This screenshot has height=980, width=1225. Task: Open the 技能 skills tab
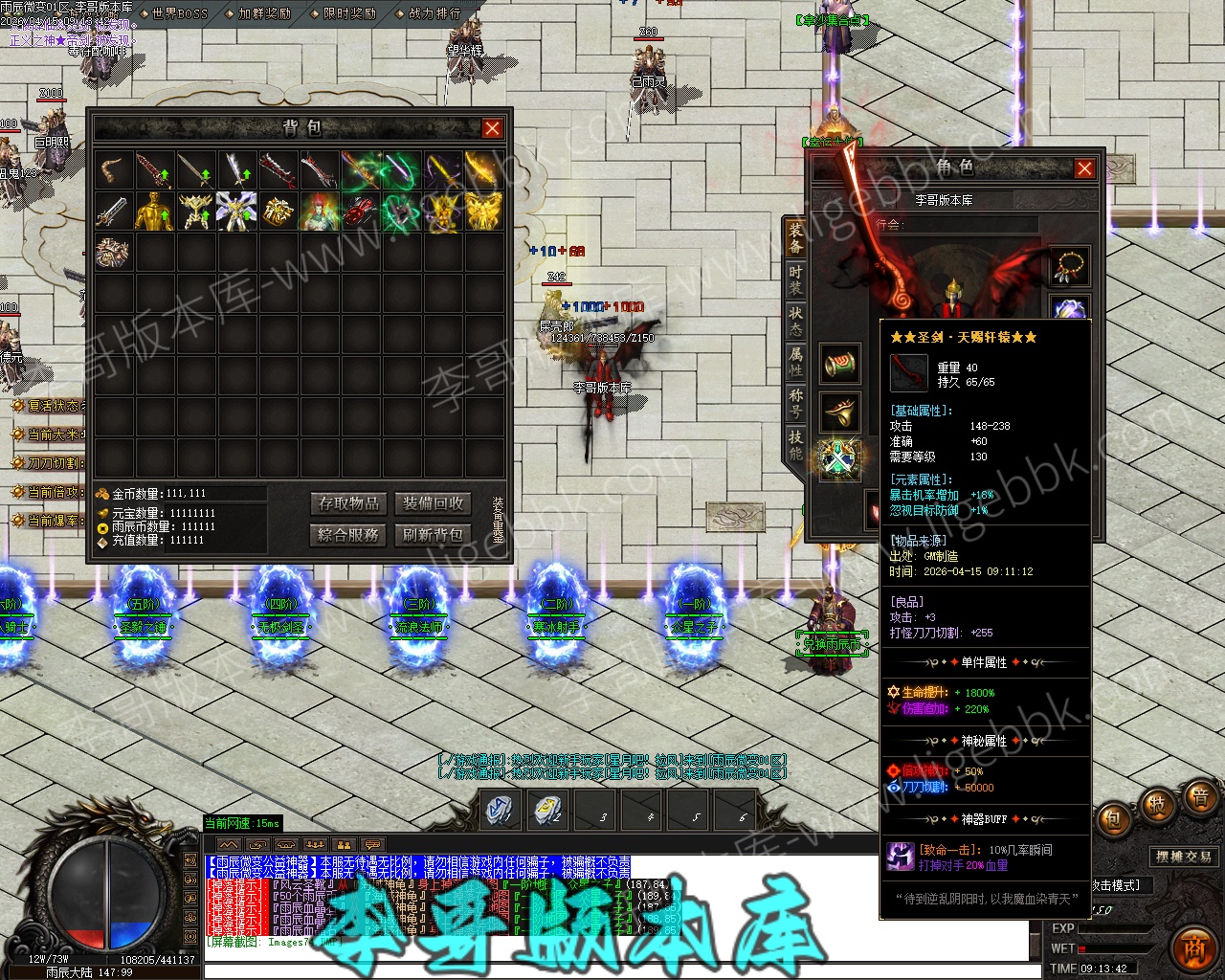[796, 445]
